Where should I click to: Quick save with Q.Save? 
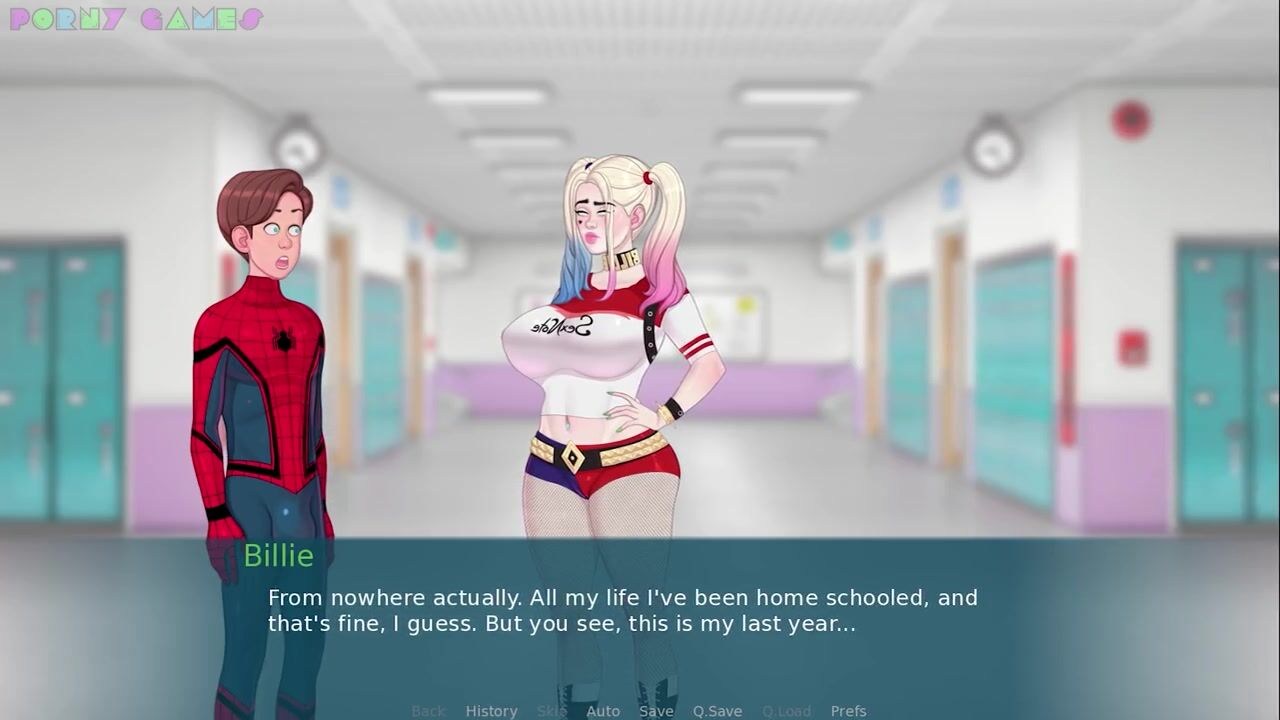point(717,711)
